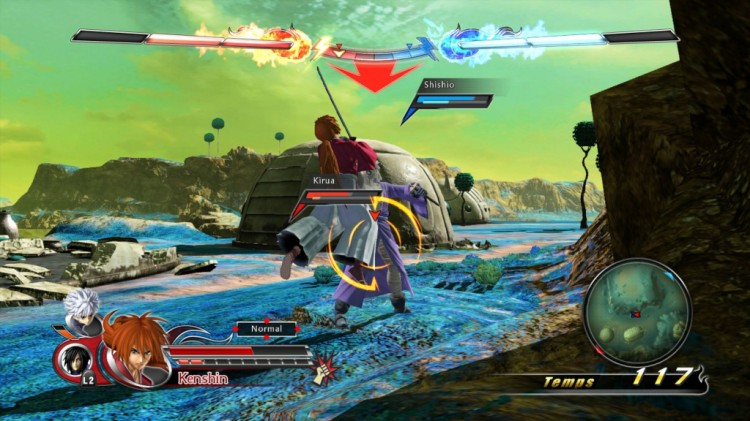Click the Normal status label

pos(267,328)
